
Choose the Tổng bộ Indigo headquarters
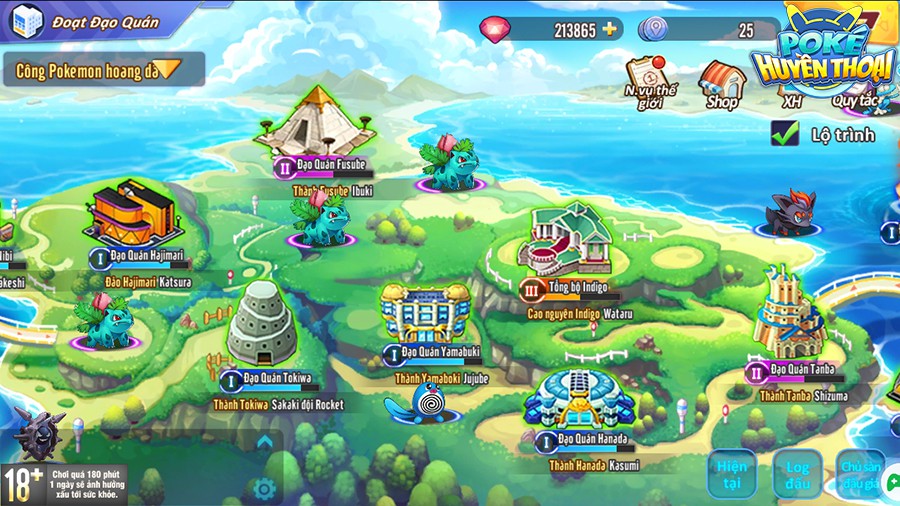[x=570, y=238]
